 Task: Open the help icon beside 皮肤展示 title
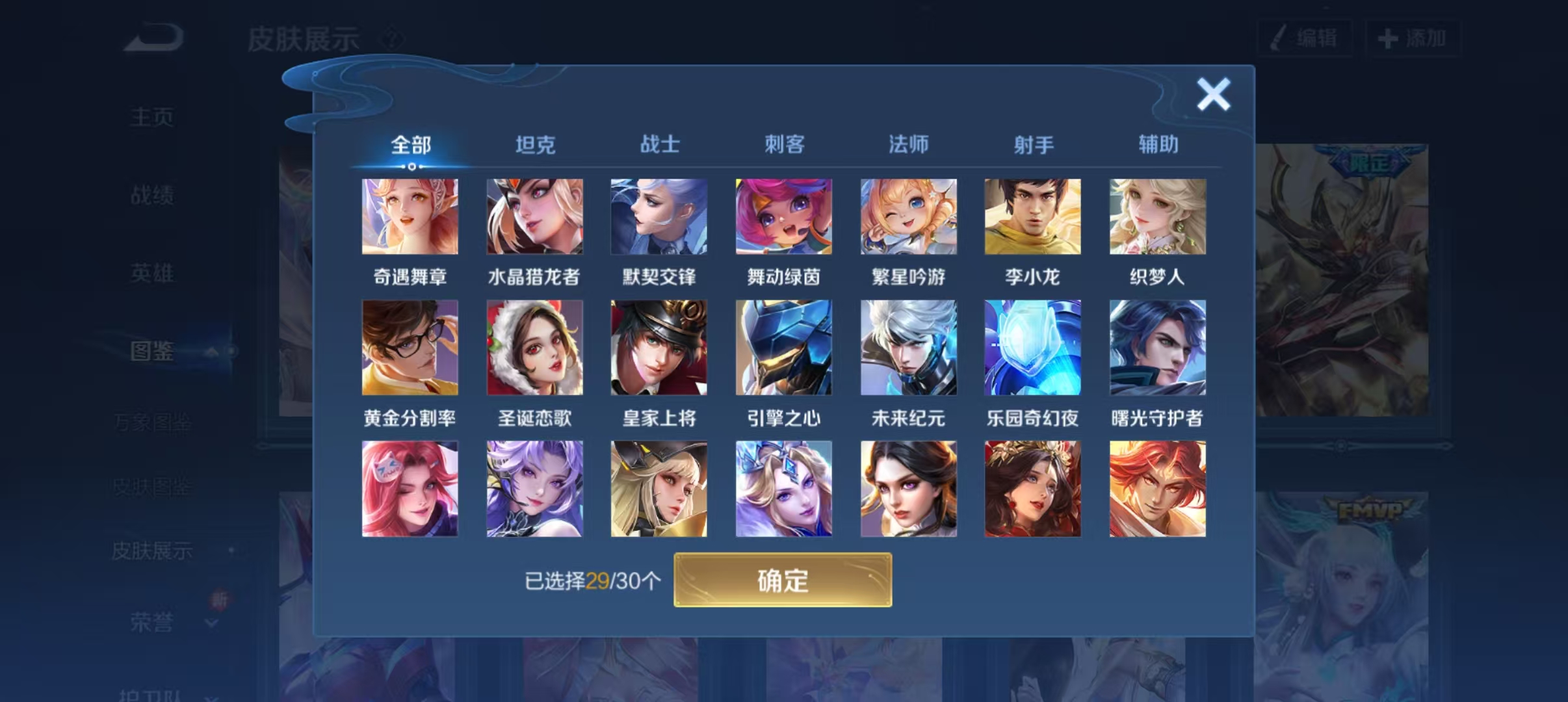click(x=391, y=38)
